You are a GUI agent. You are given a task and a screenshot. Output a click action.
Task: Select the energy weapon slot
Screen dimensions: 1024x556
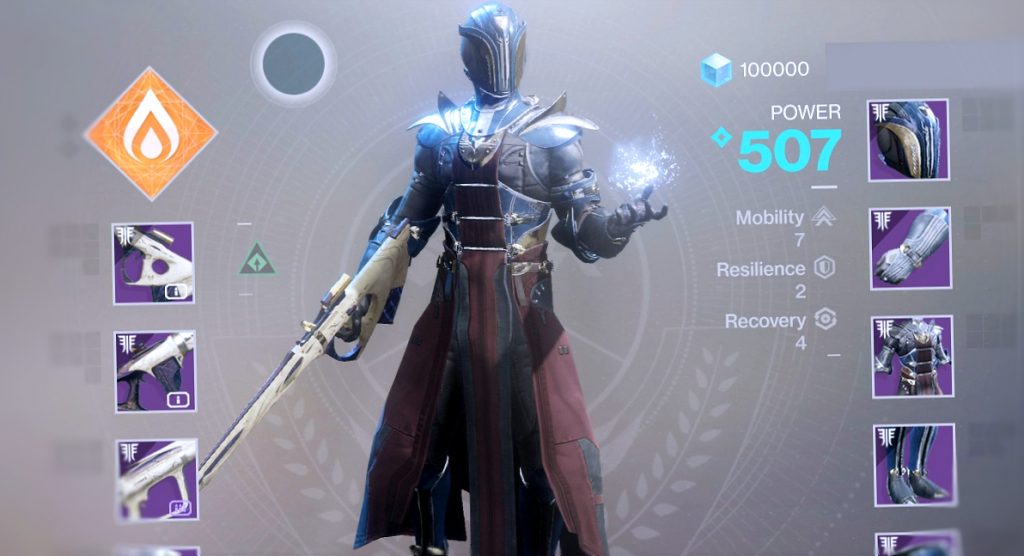(x=155, y=371)
